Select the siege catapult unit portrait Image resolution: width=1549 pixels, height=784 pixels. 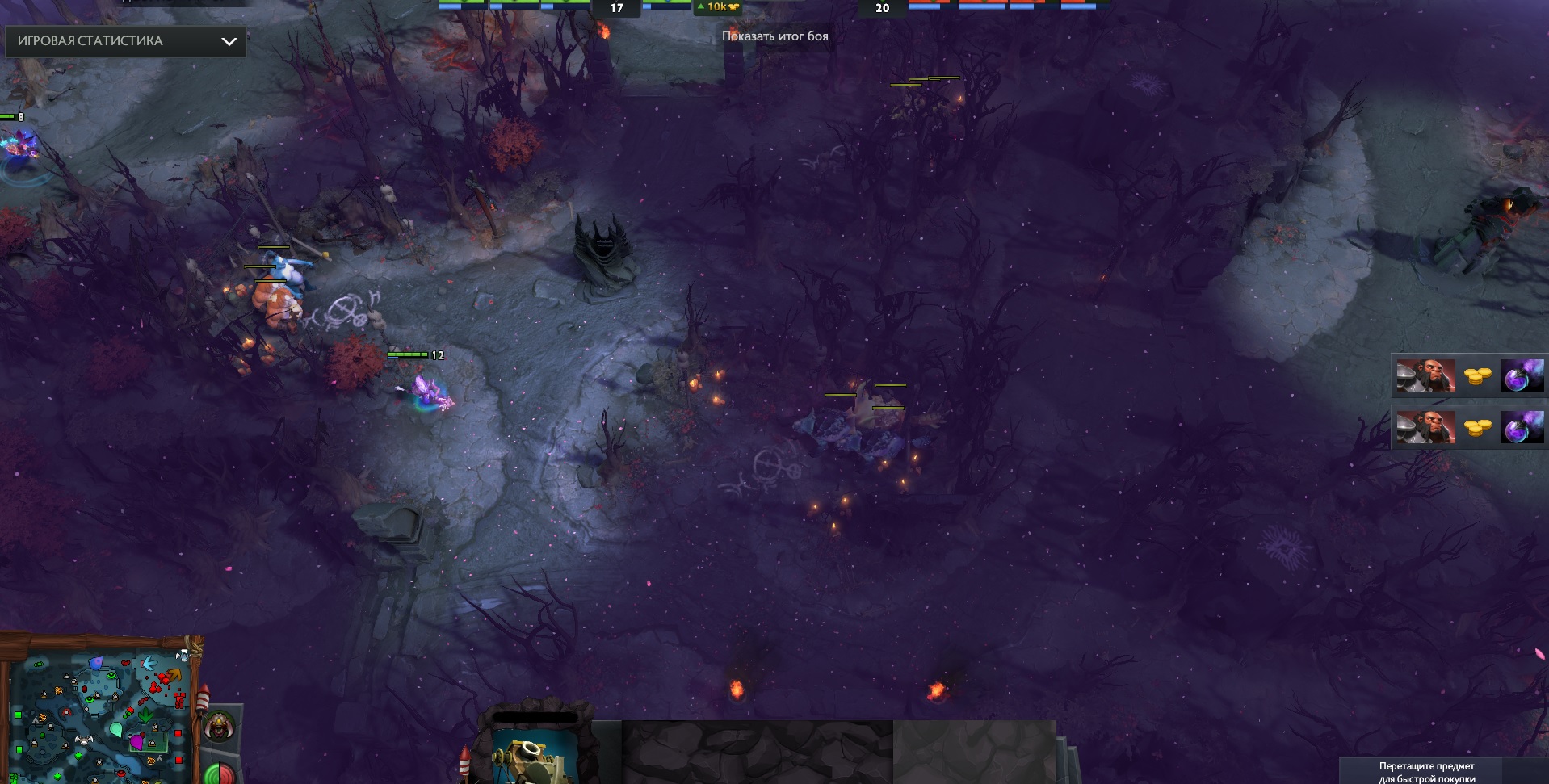pyautogui.click(x=534, y=756)
